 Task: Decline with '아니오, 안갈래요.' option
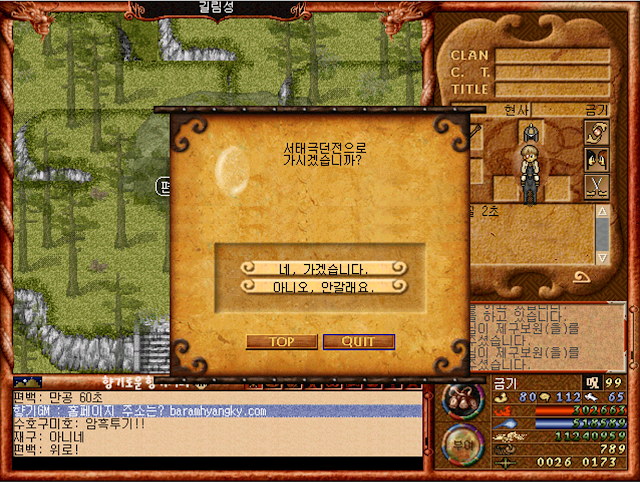tap(320, 286)
